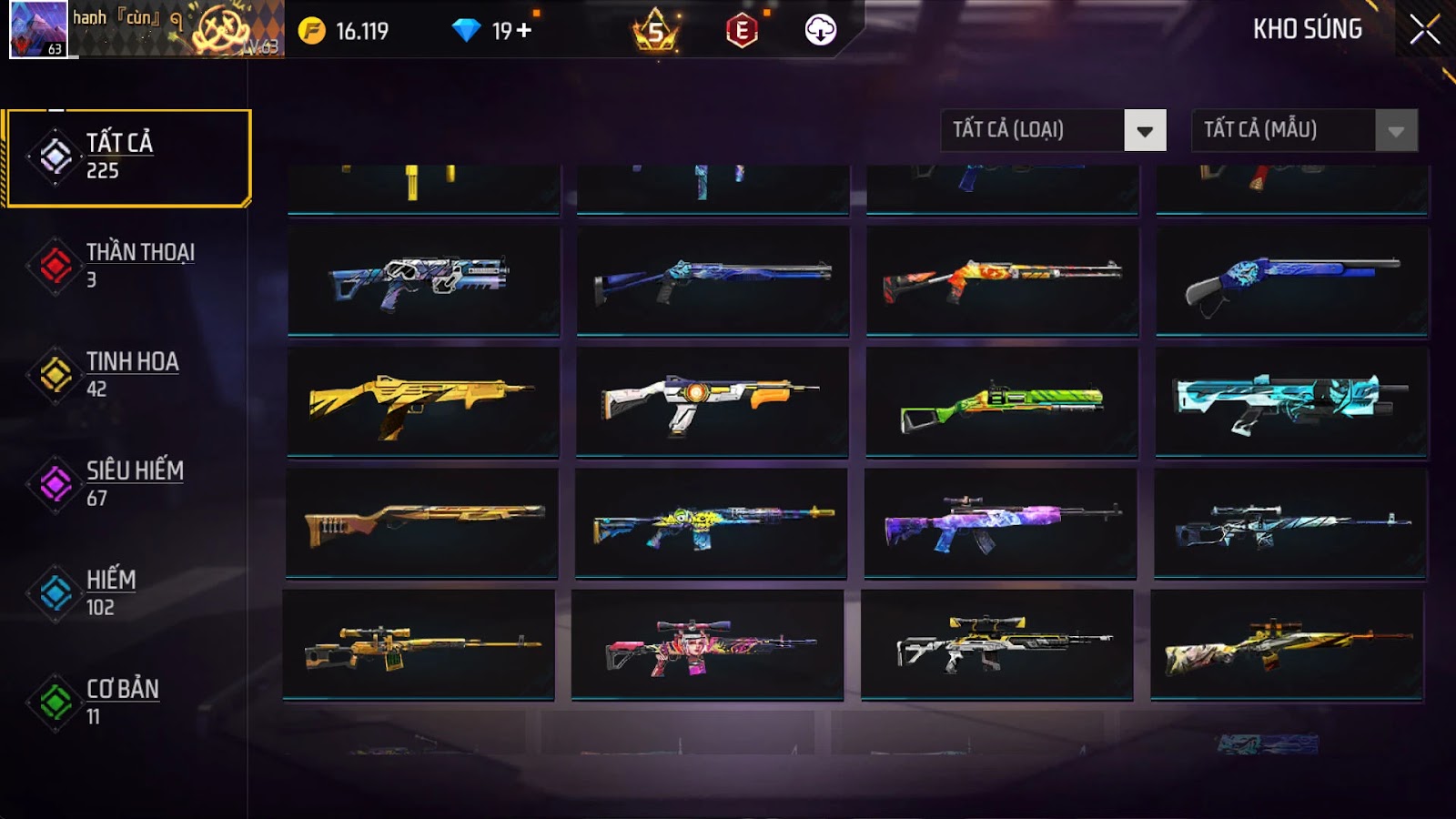Show the Siêu Hiếm weapon skins
Viewport: 1456px width, 819px height.
point(127,483)
